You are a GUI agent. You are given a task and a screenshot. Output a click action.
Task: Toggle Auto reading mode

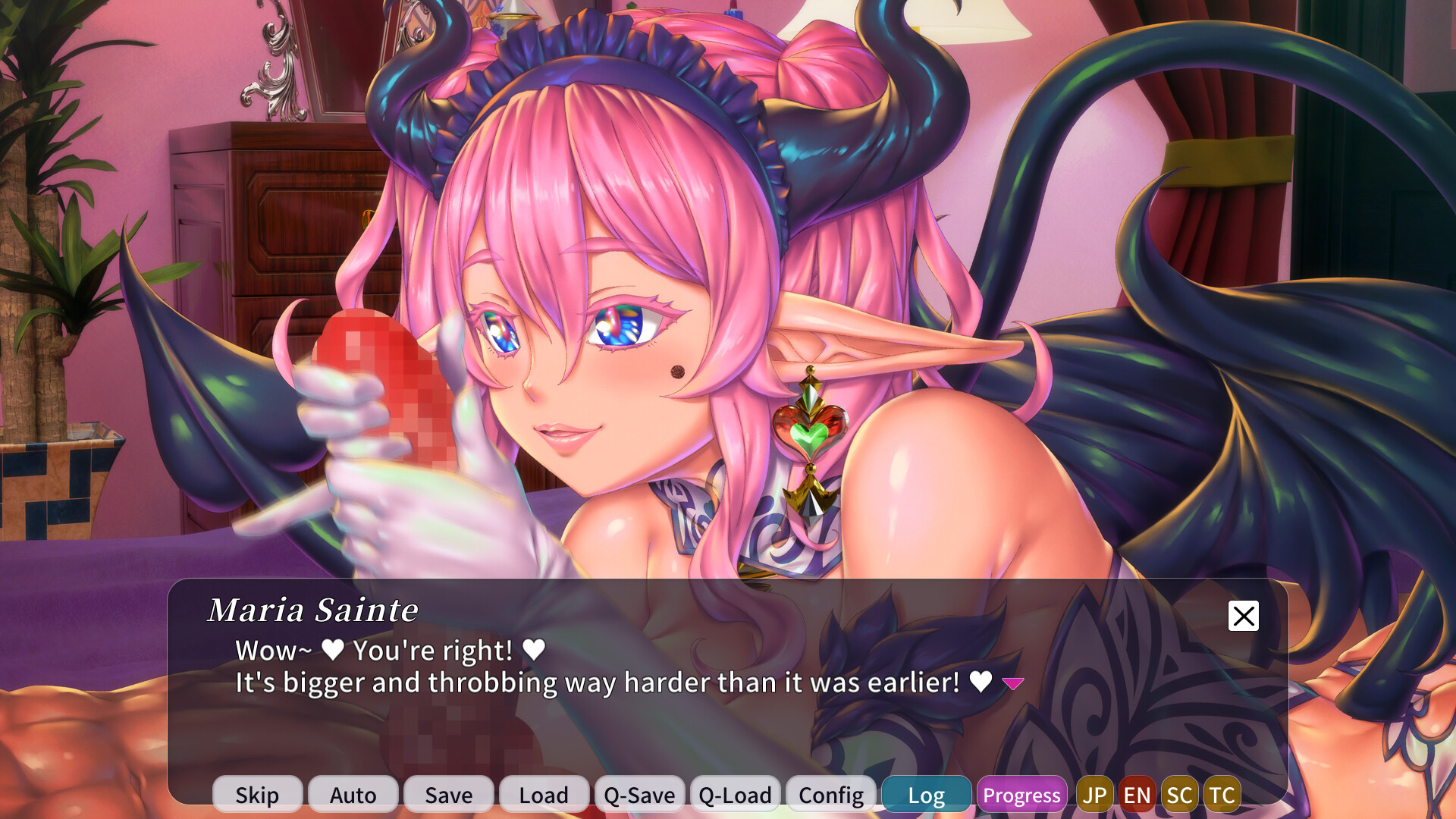point(352,795)
